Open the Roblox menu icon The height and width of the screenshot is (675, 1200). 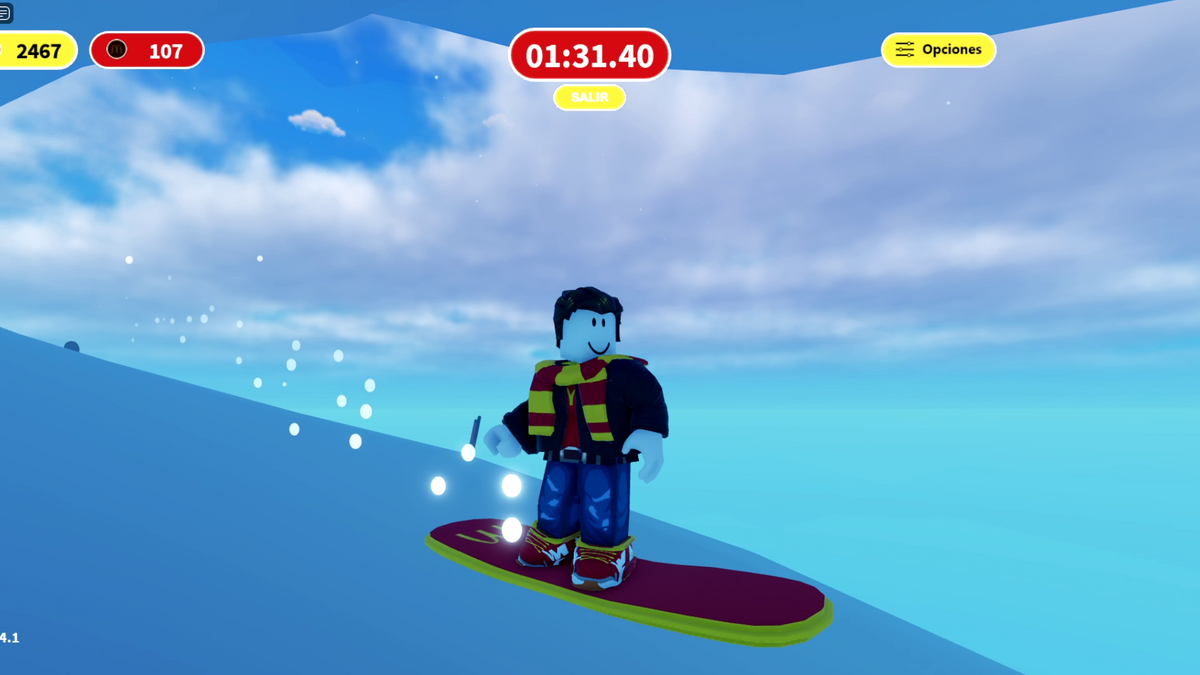[x=5, y=13]
